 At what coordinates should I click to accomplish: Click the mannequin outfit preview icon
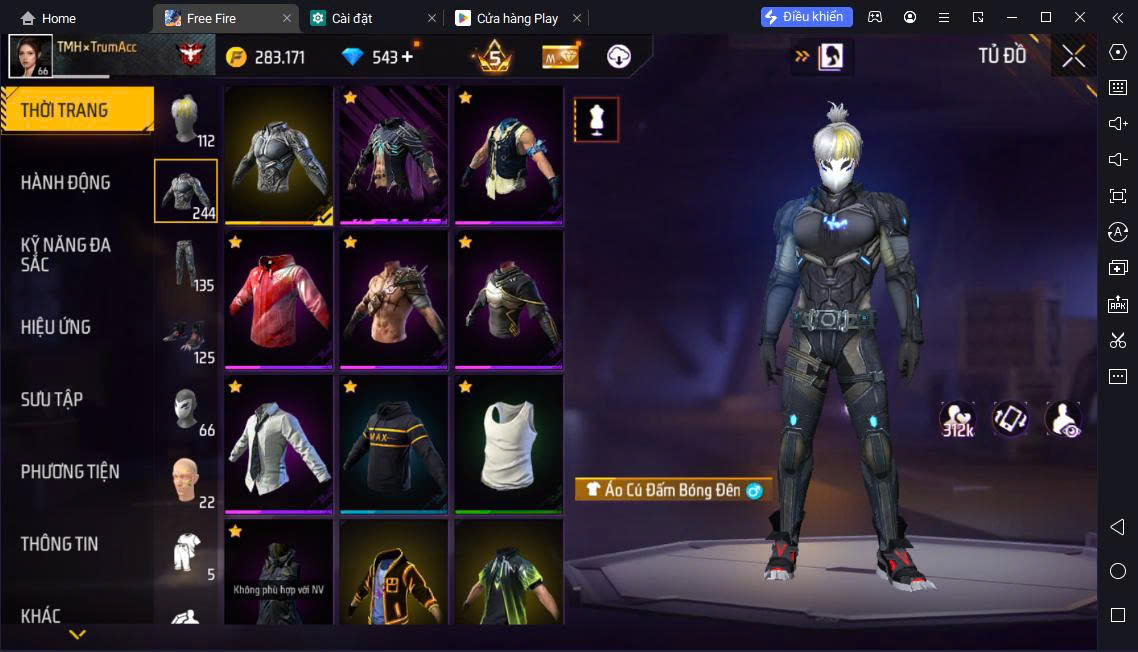tap(596, 120)
